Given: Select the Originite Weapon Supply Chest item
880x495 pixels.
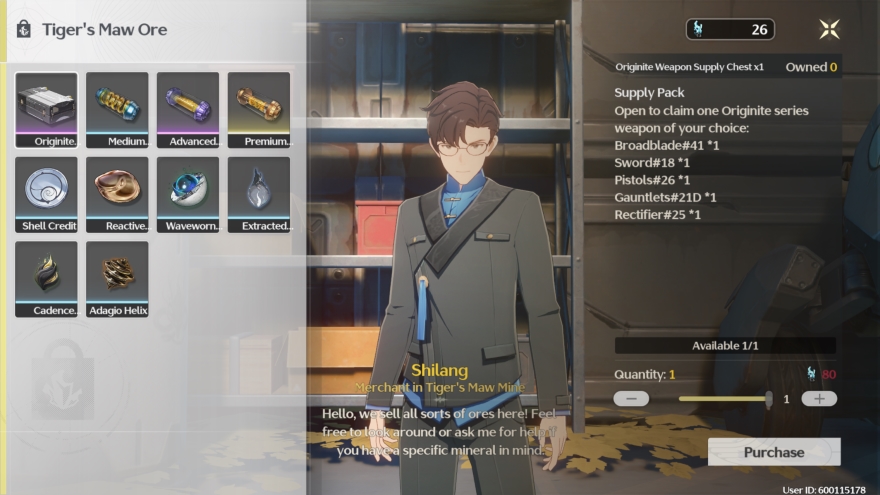Looking at the screenshot, I should 46,109.
